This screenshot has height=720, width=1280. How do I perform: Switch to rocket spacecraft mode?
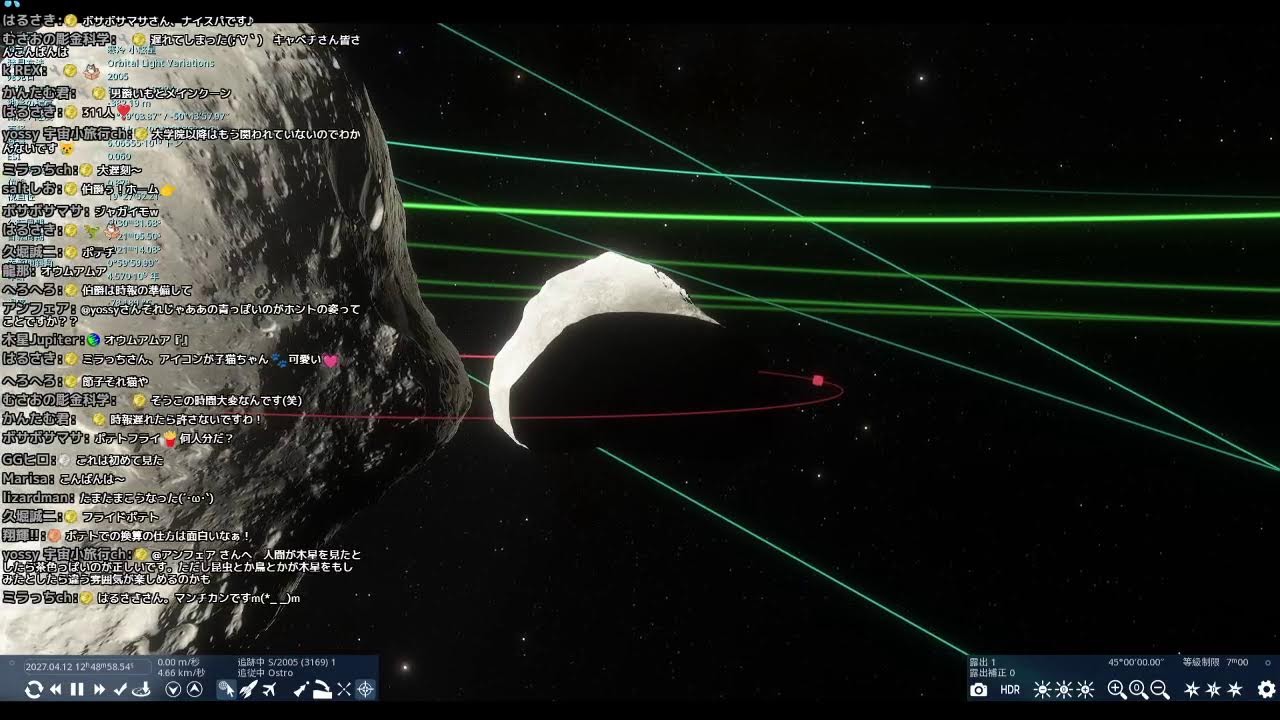point(248,689)
